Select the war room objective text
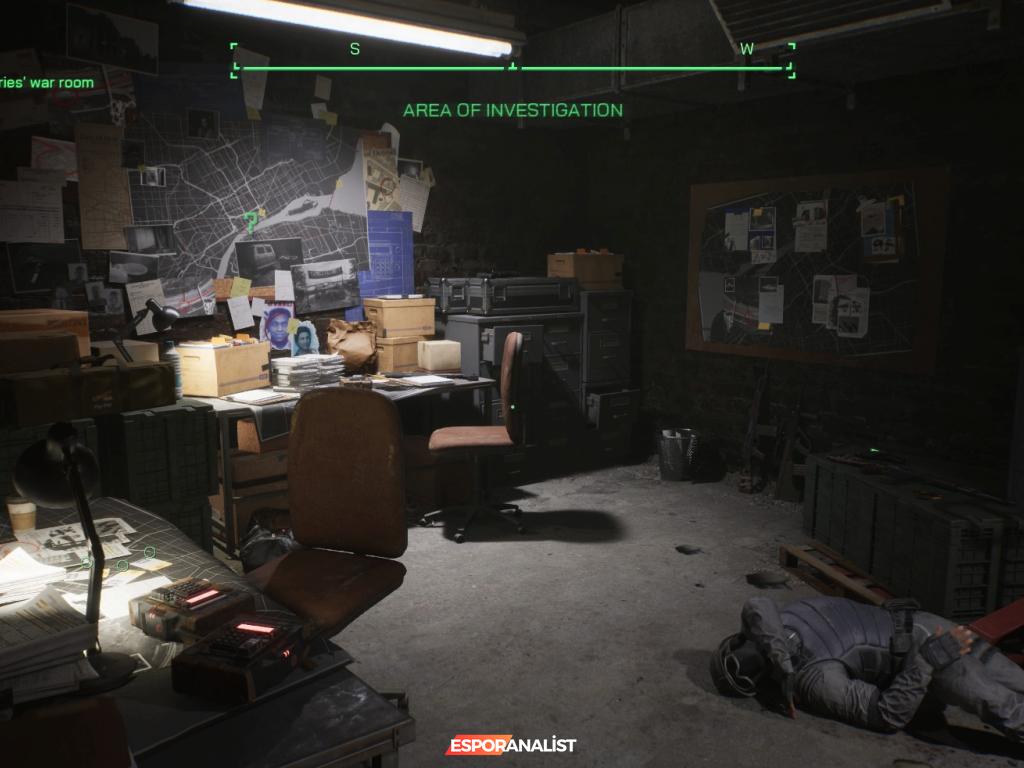This screenshot has height=768, width=1024. [x=47, y=83]
